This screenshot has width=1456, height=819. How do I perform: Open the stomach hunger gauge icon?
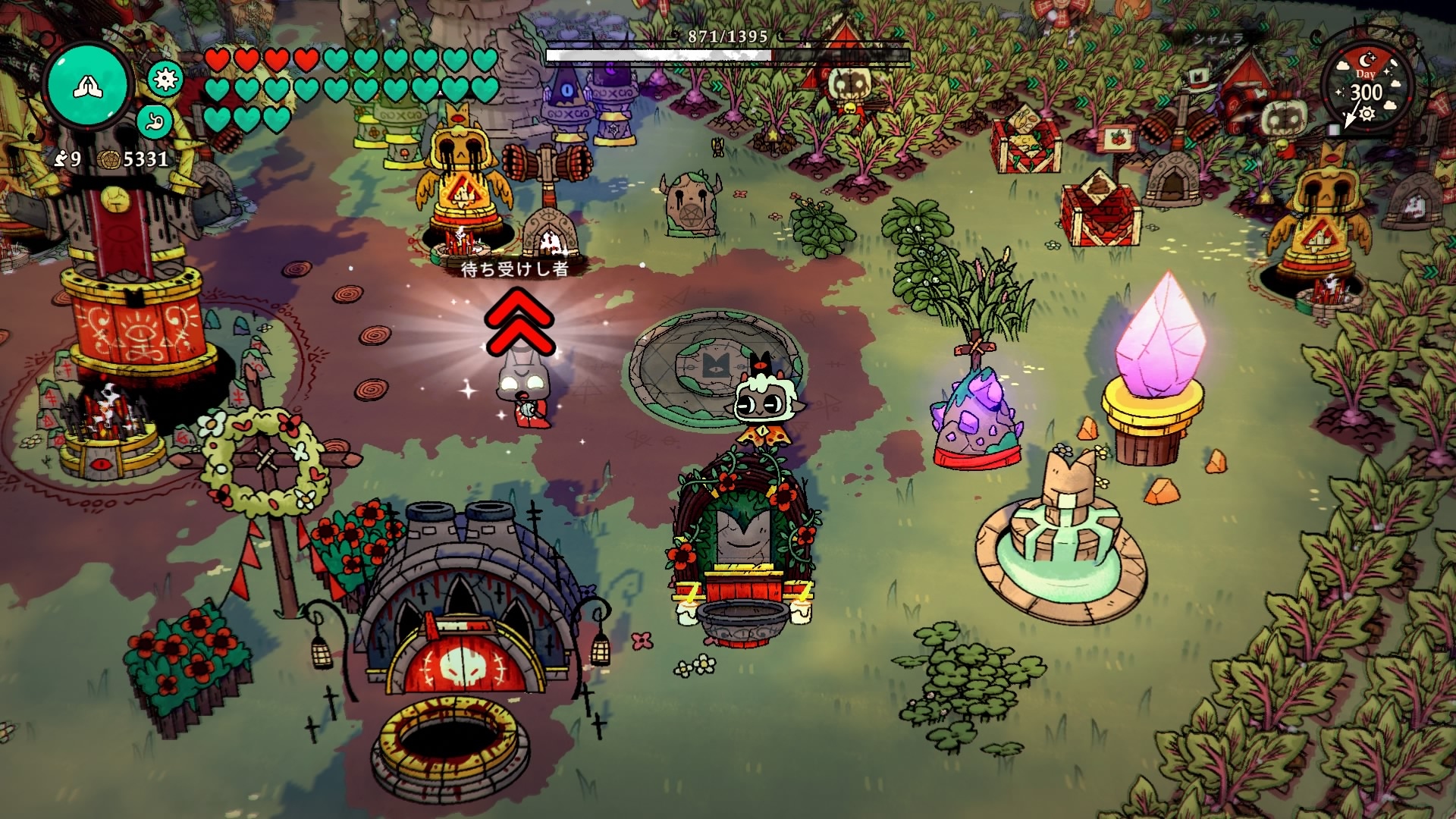point(155,121)
